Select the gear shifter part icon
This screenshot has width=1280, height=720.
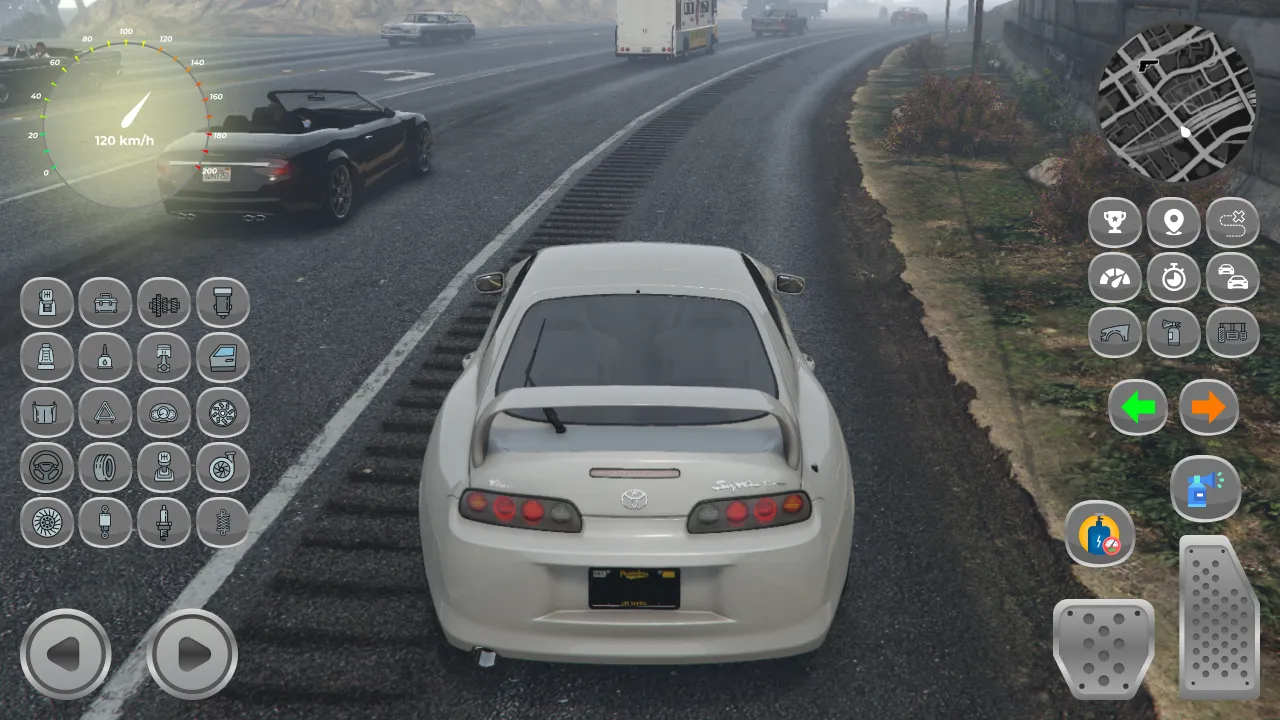164,468
